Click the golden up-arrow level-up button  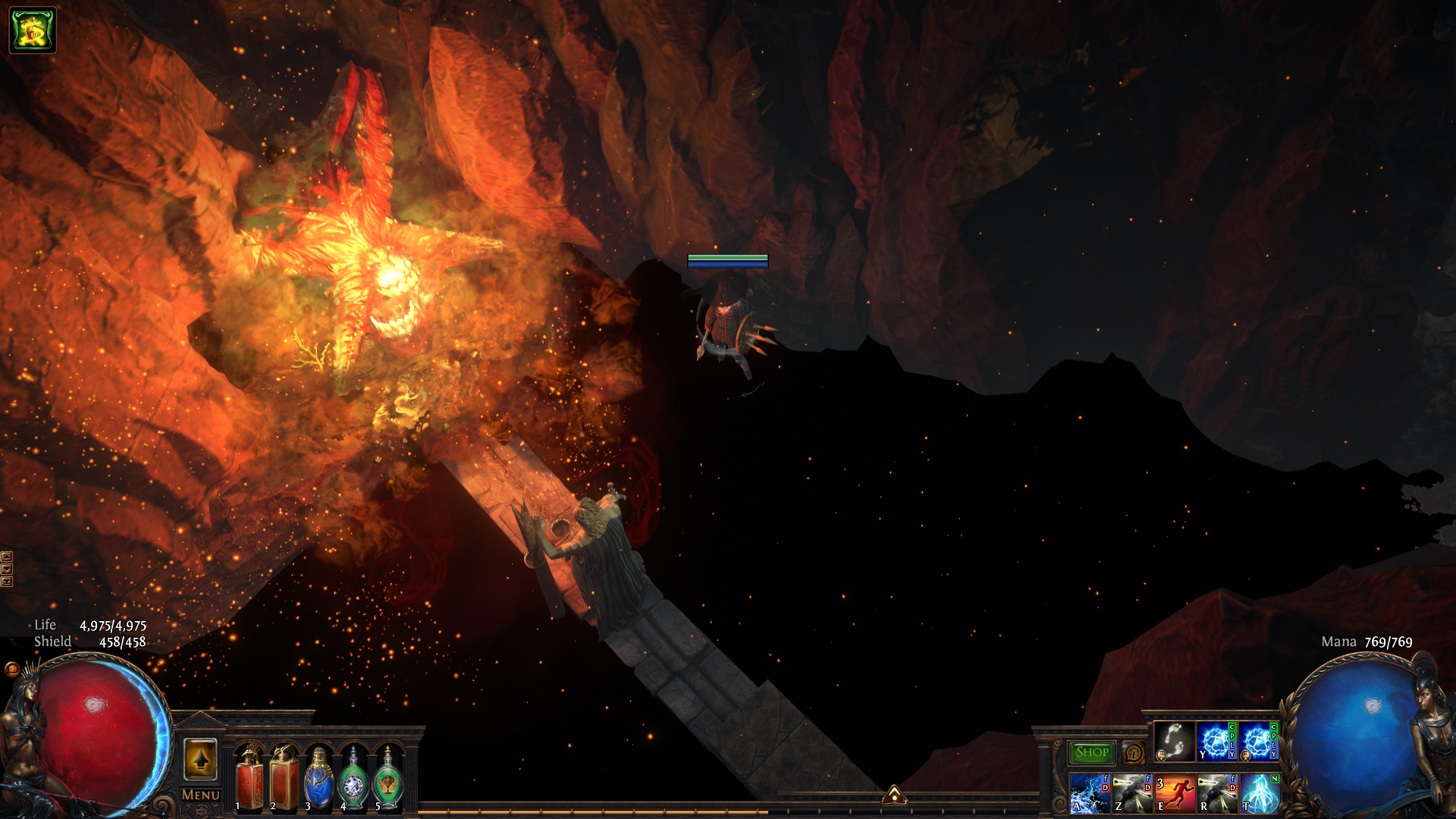pos(200,758)
